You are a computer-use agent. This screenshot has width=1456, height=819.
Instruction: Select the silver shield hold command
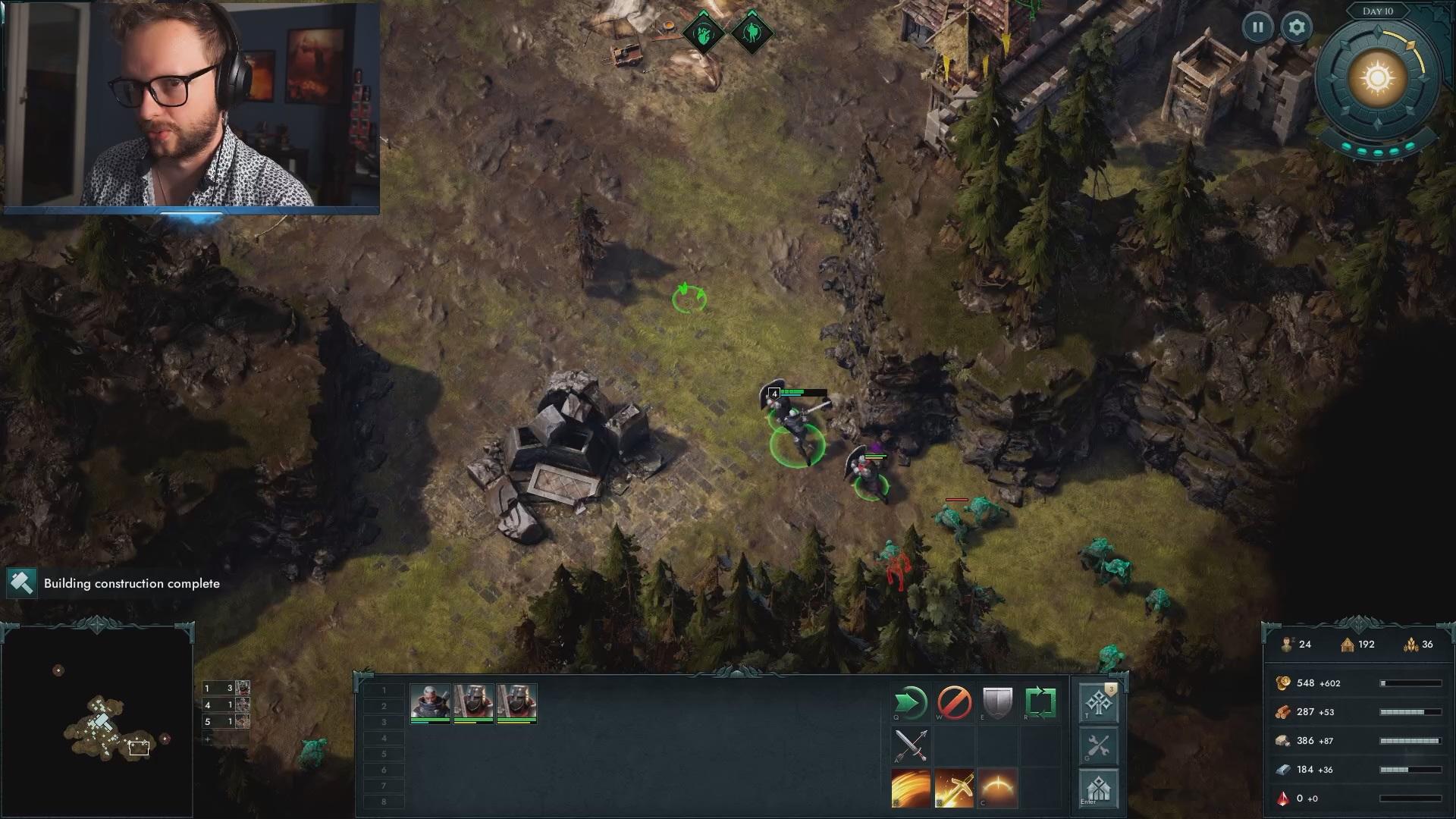point(997,703)
